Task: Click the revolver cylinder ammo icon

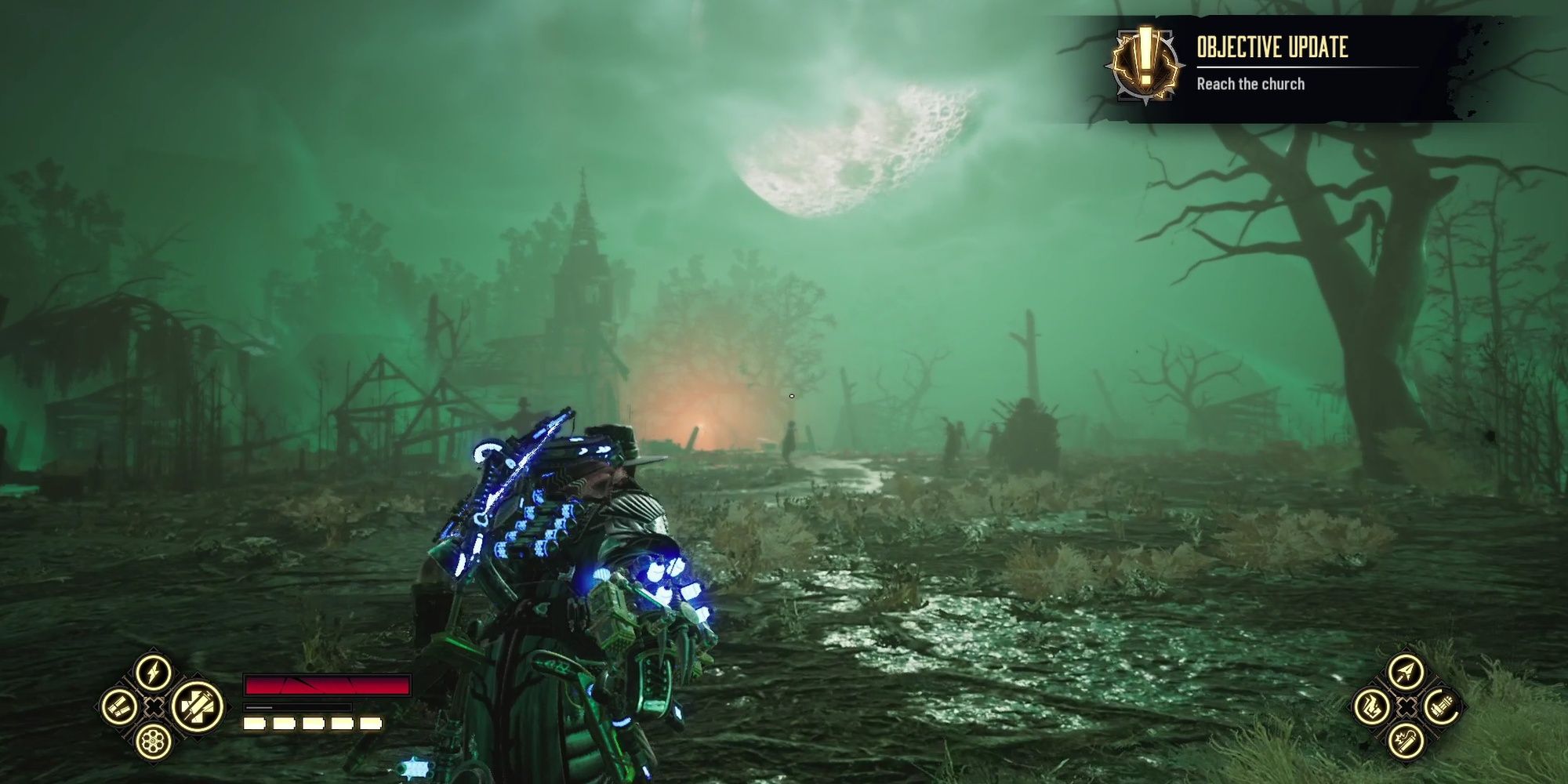Action: (153, 742)
